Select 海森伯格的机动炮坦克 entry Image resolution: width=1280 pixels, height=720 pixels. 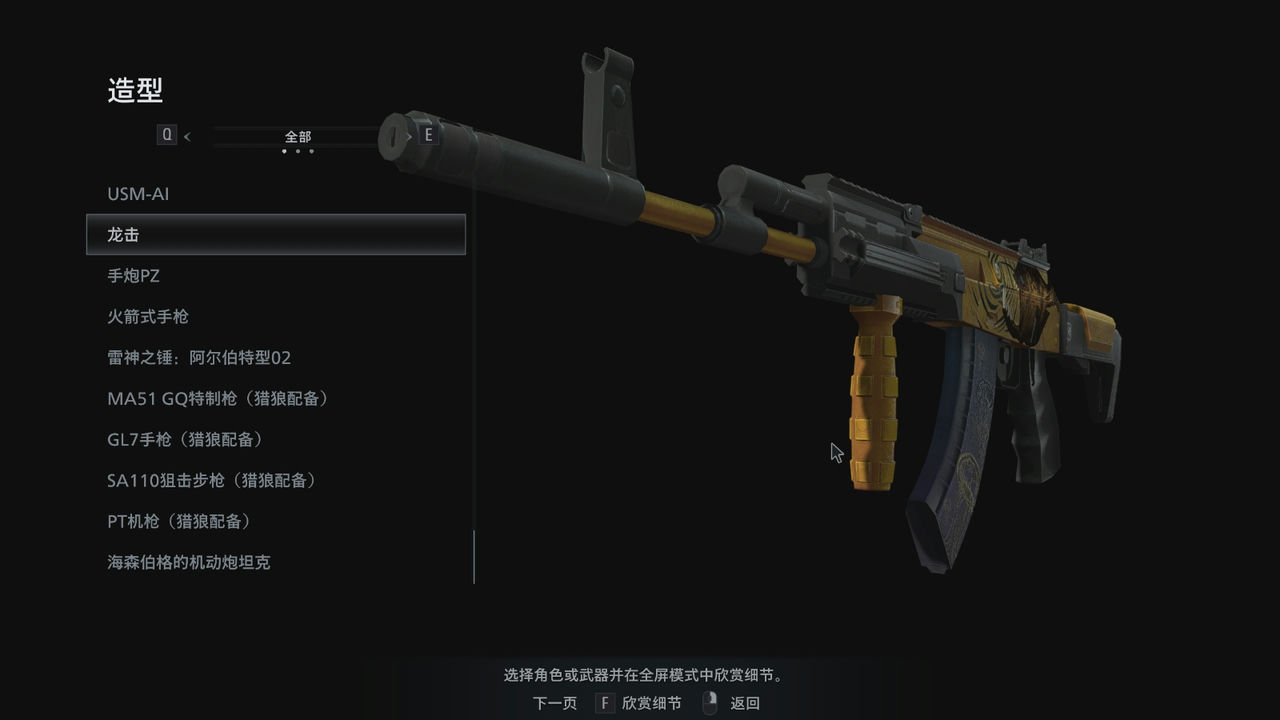click(189, 563)
